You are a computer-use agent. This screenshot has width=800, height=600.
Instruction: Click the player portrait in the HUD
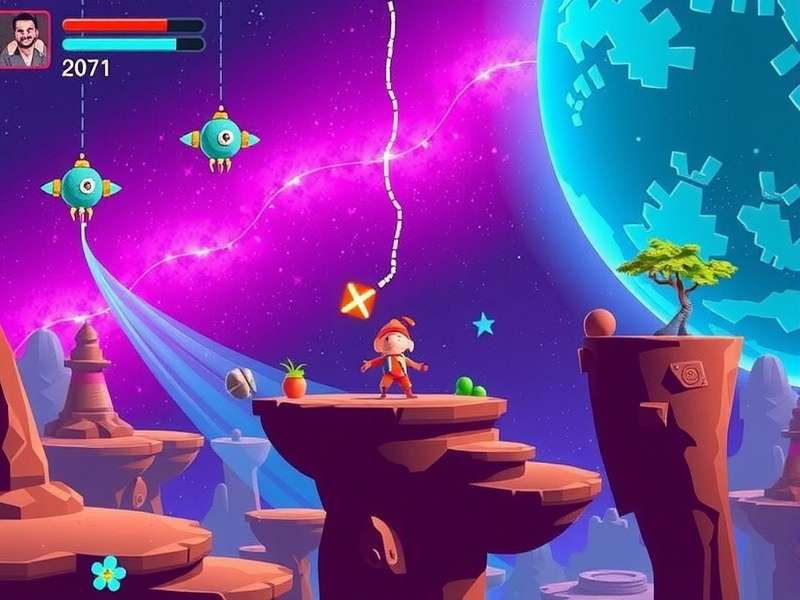[25, 40]
